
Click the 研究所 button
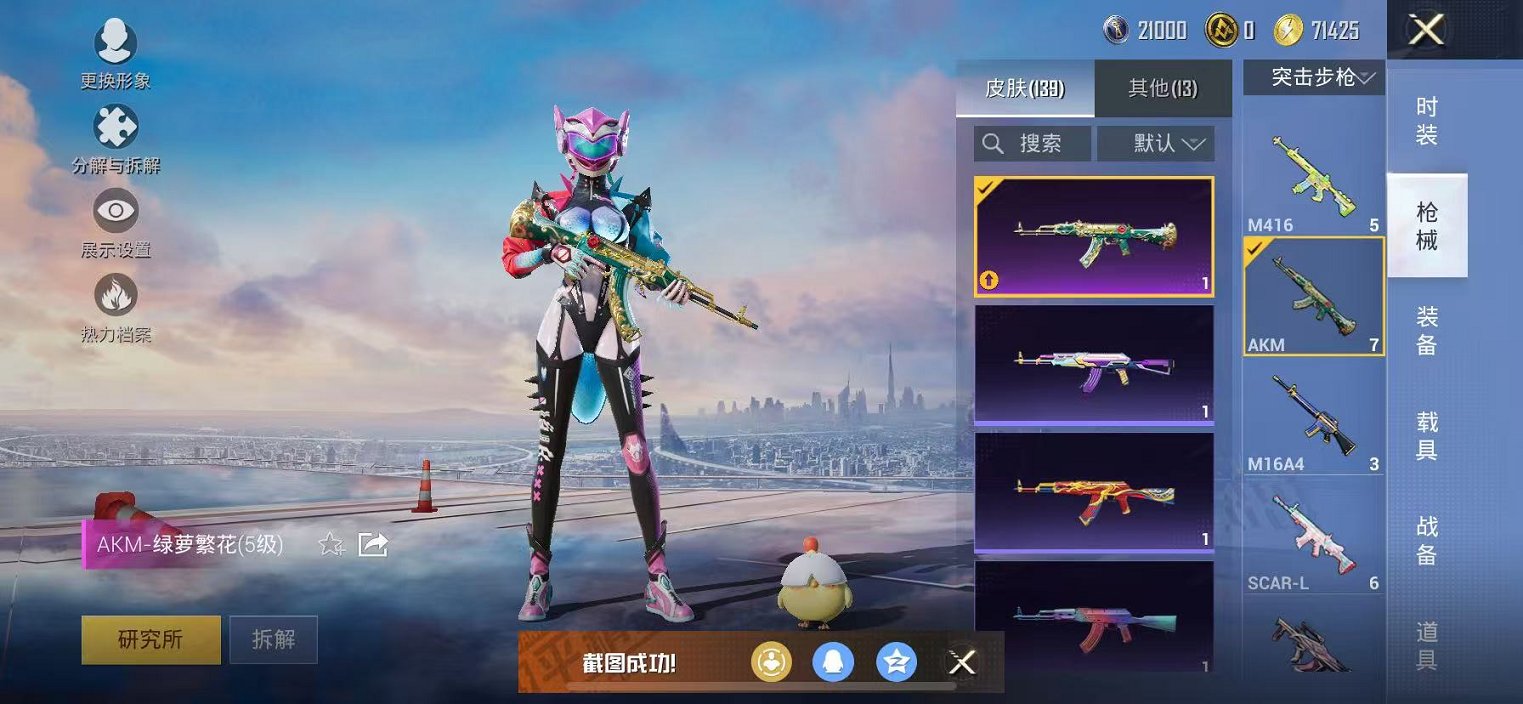pos(151,639)
